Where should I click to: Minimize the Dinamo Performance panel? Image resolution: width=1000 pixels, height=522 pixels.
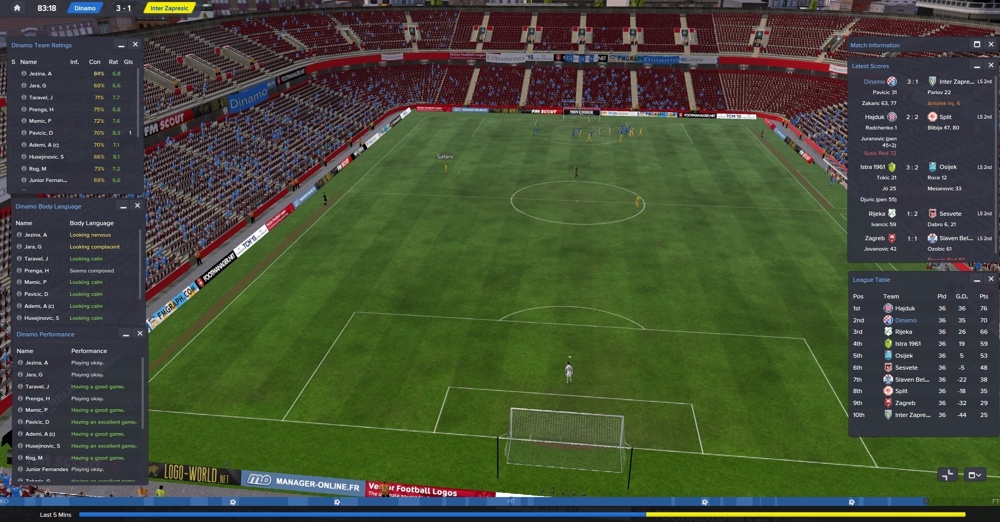[x=124, y=335]
